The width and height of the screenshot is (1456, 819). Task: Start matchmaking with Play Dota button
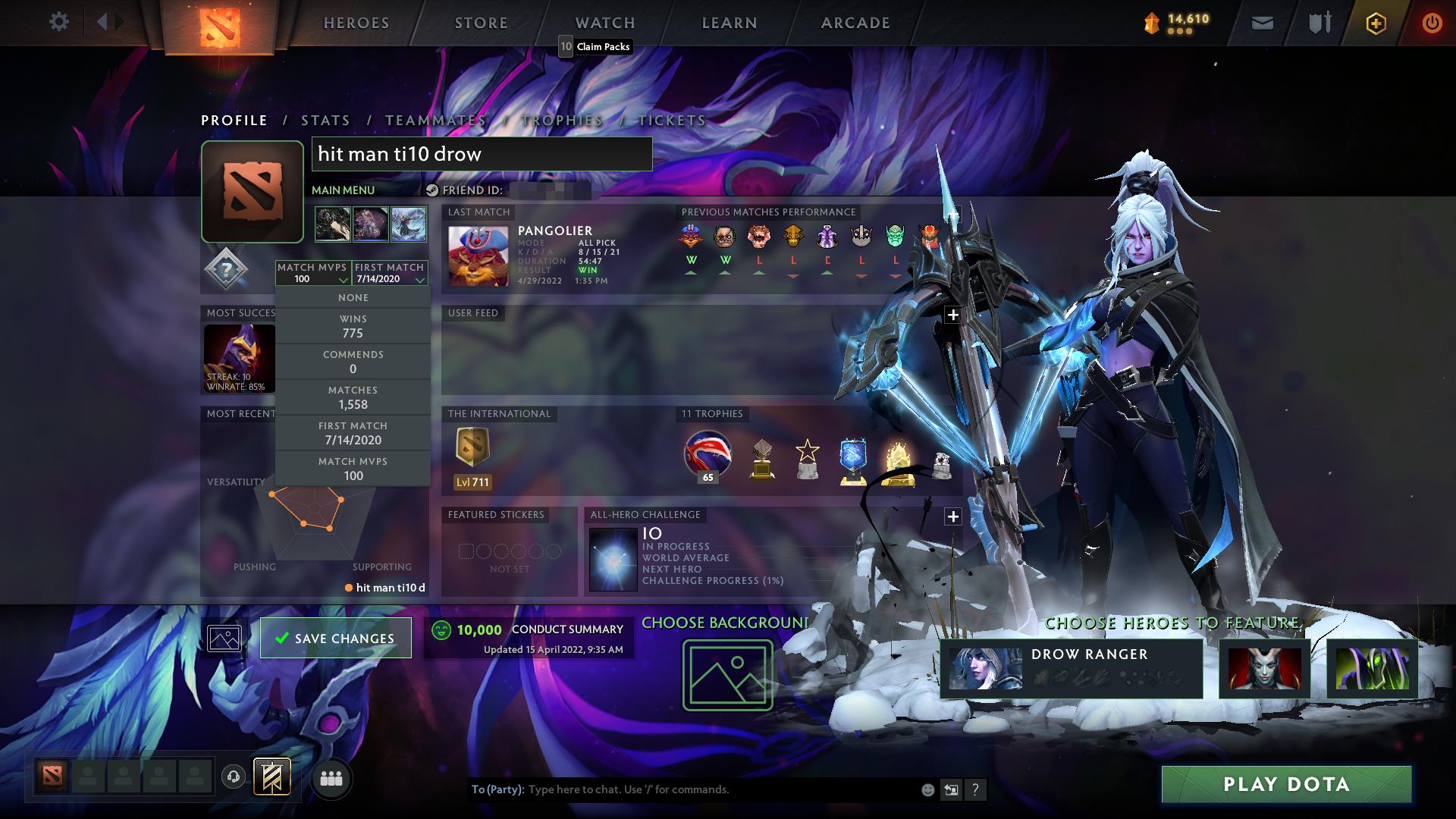point(1286,784)
